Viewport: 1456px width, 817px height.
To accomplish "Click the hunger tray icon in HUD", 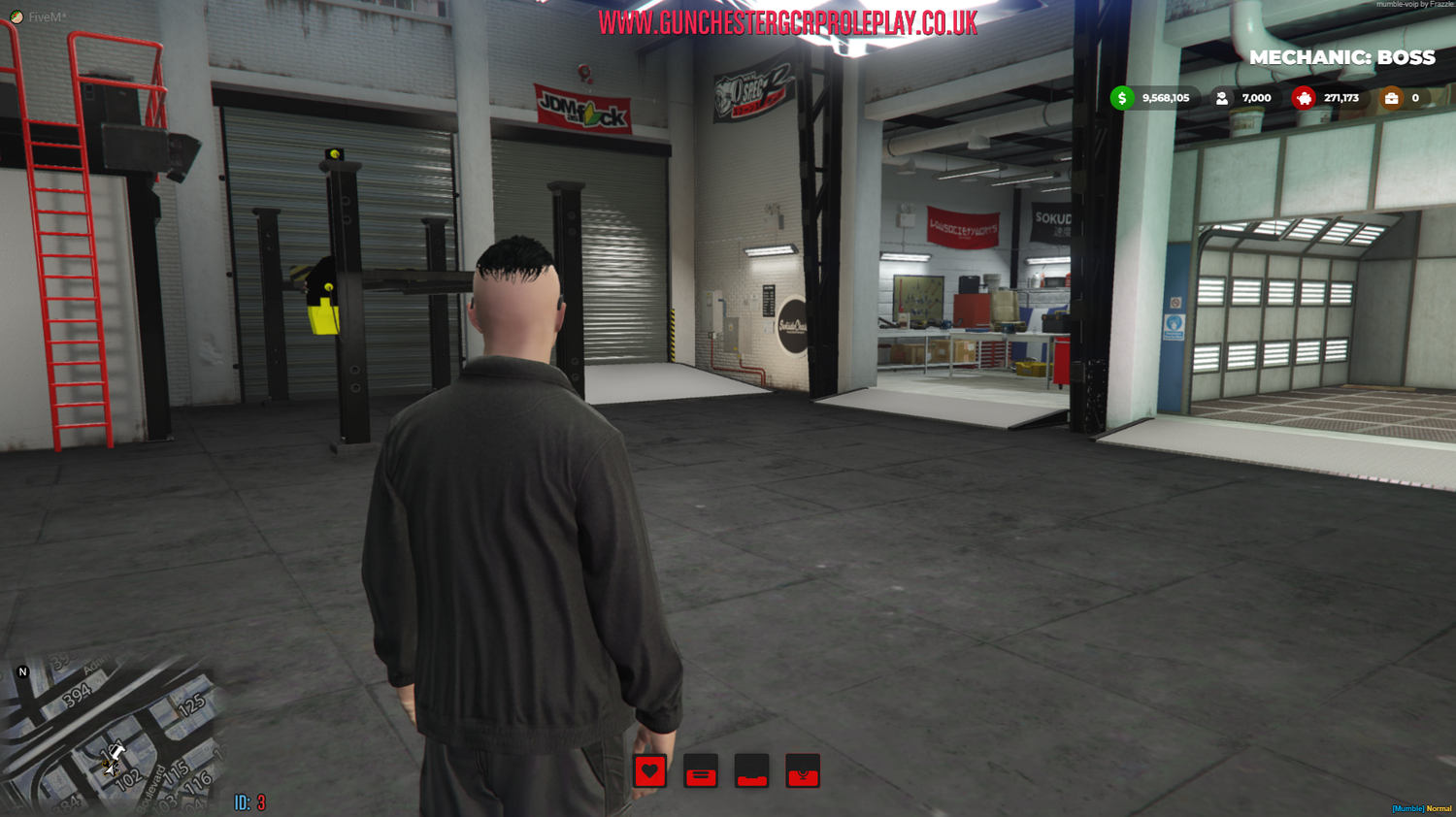I will [751, 772].
